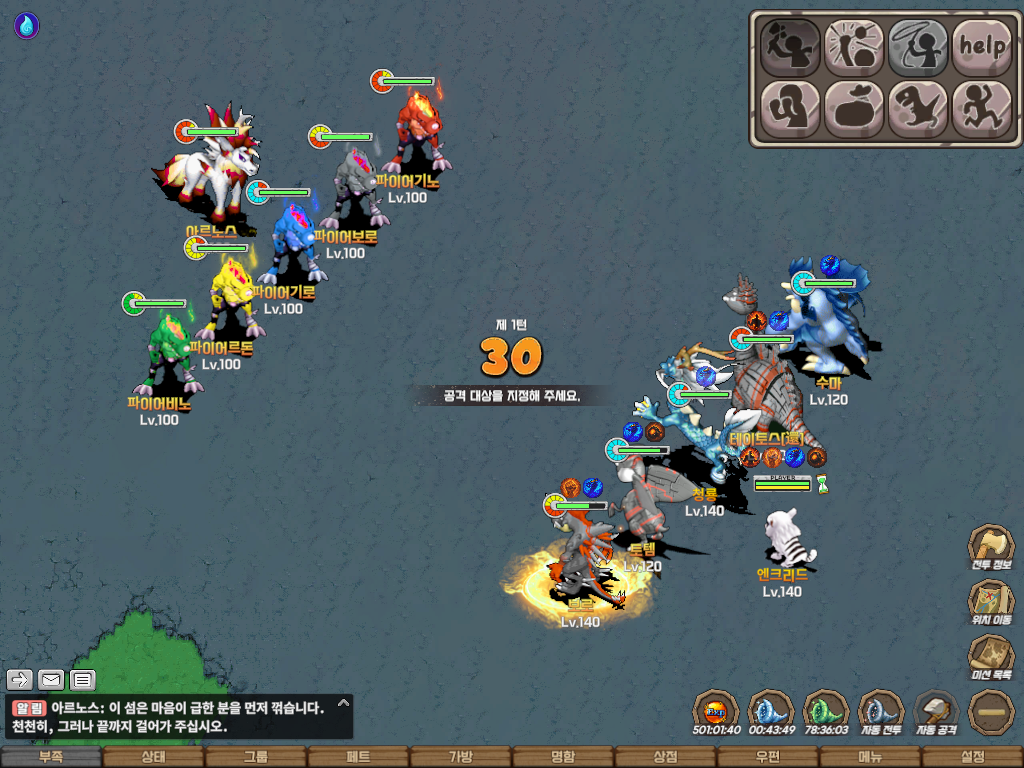Viewport: 1024px width, 768px height.
Task: Toggle 자동 전투 auto battle
Action: (881, 712)
